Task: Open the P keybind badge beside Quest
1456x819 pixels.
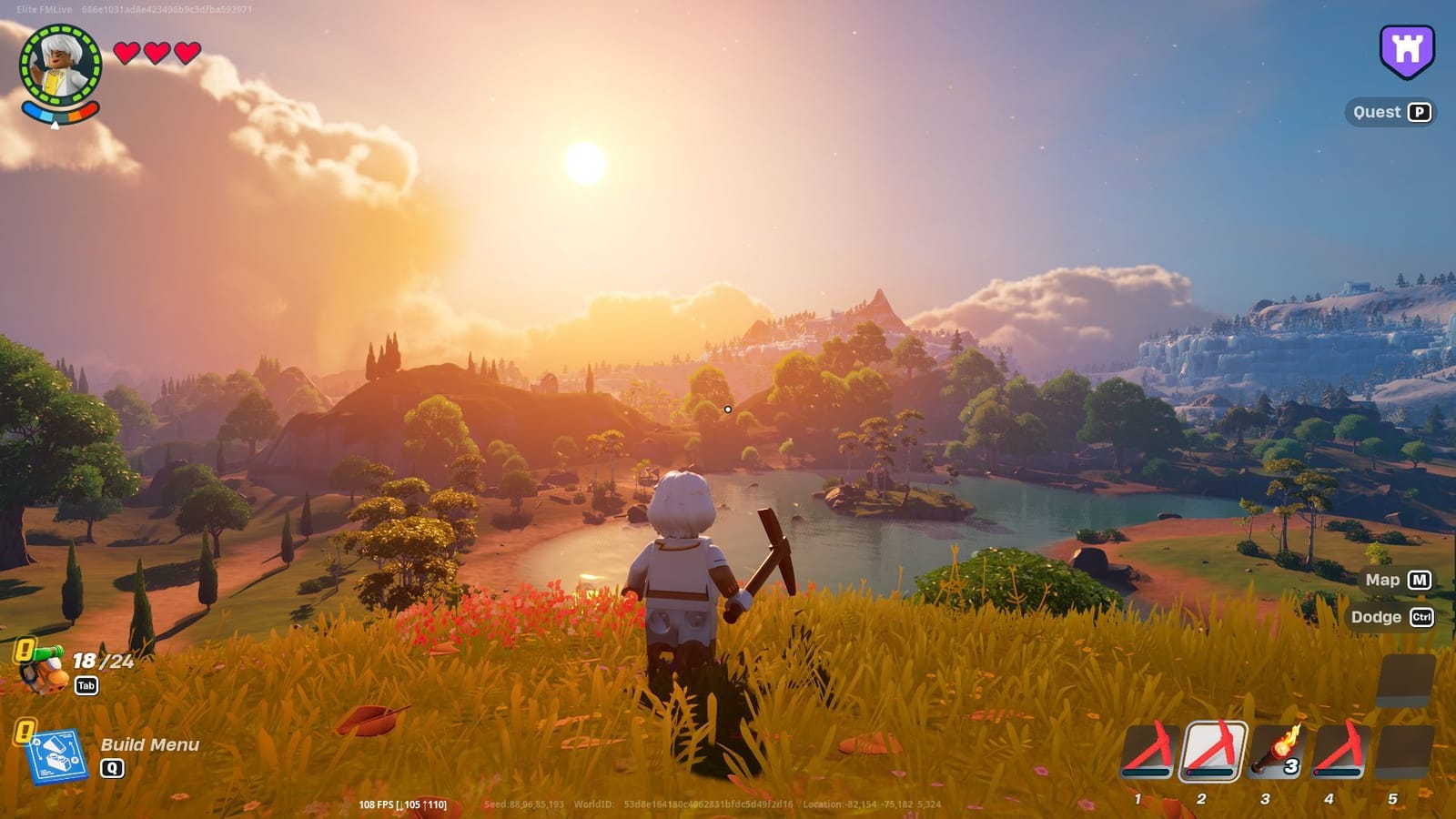Action: pos(1418,112)
